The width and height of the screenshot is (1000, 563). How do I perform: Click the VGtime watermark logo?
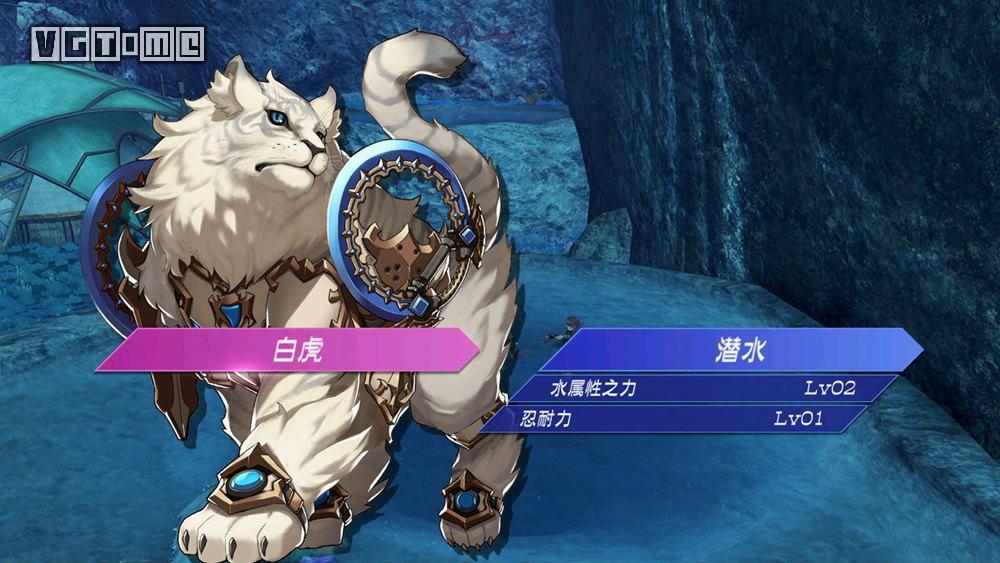pyautogui.click(x=118, y=42)
